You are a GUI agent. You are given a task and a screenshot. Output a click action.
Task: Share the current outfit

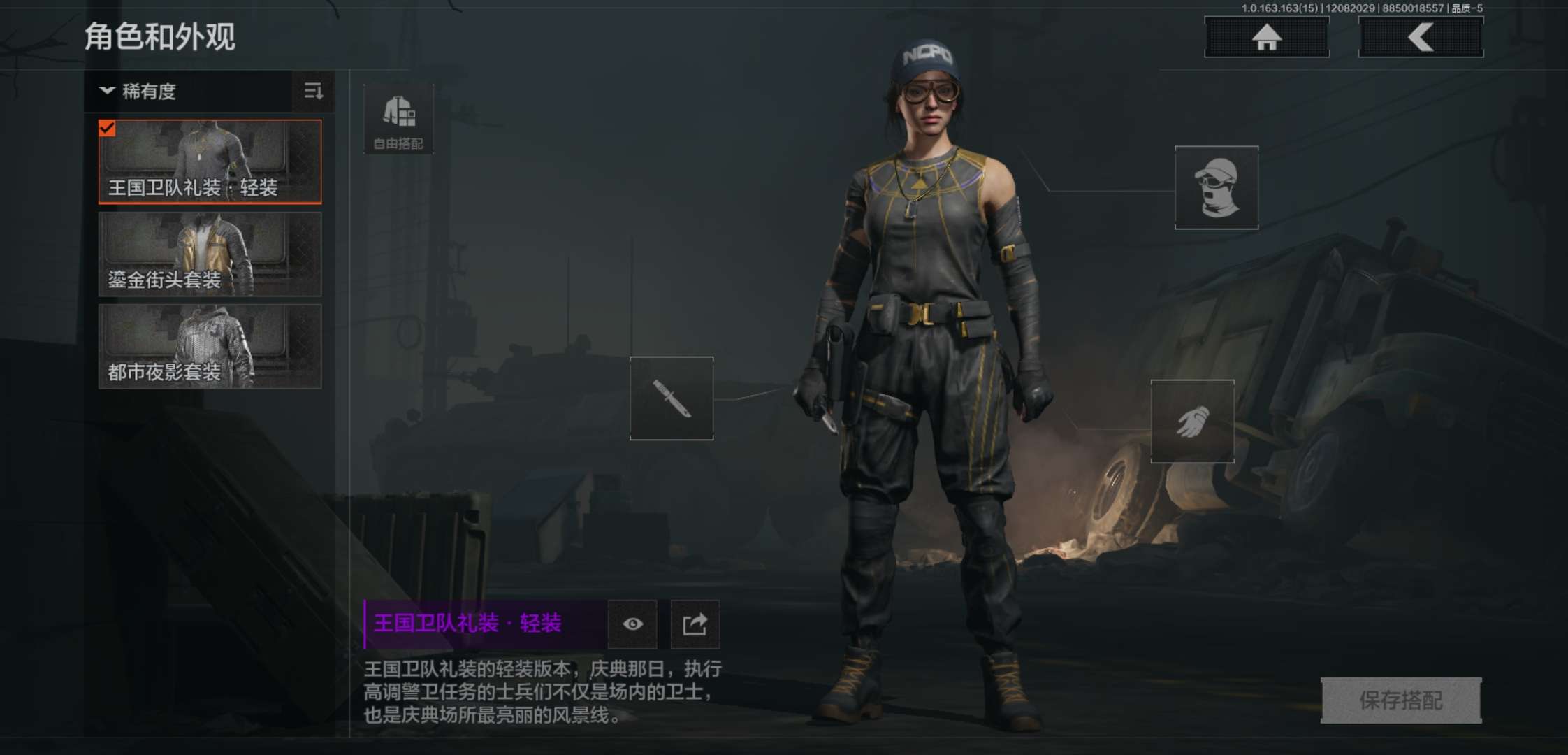point(695,624)
